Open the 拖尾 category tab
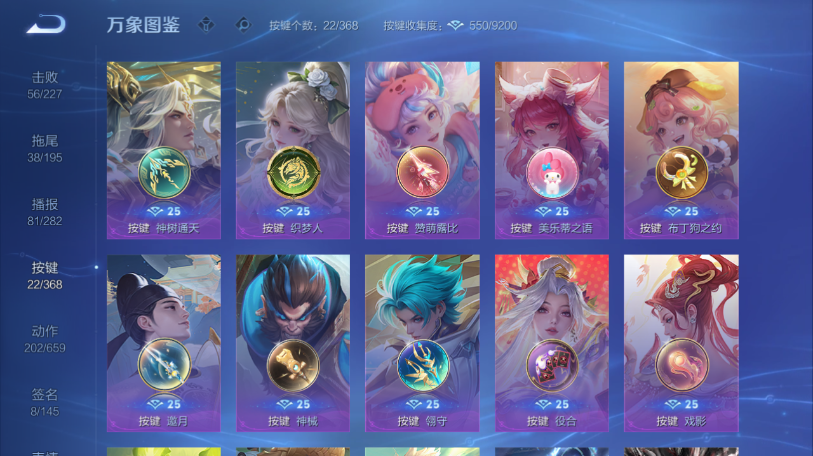 coord(45,148)
